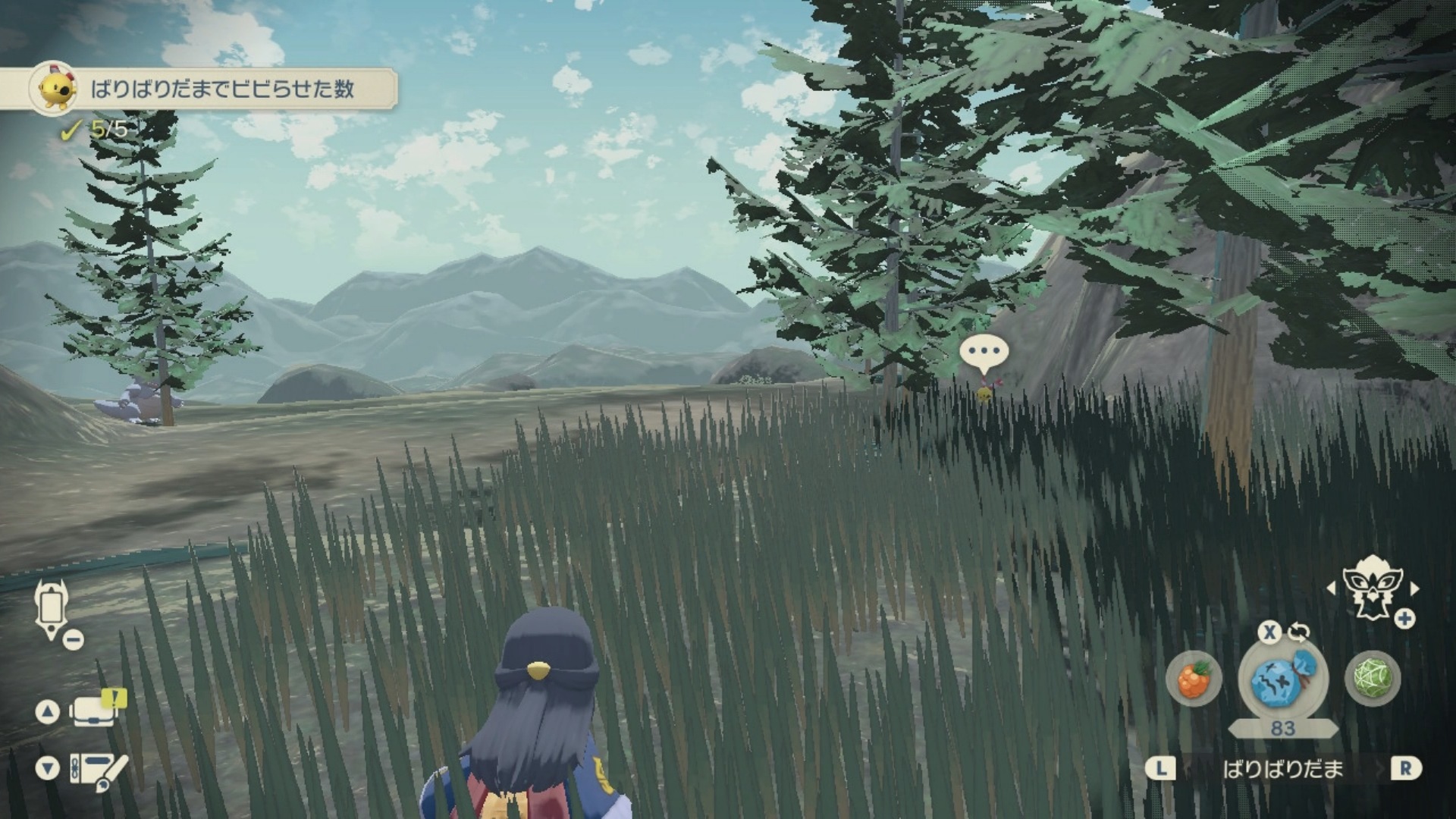
Task: Choose the blue ばりばりだま item slot
Action: pos(1282,679)
